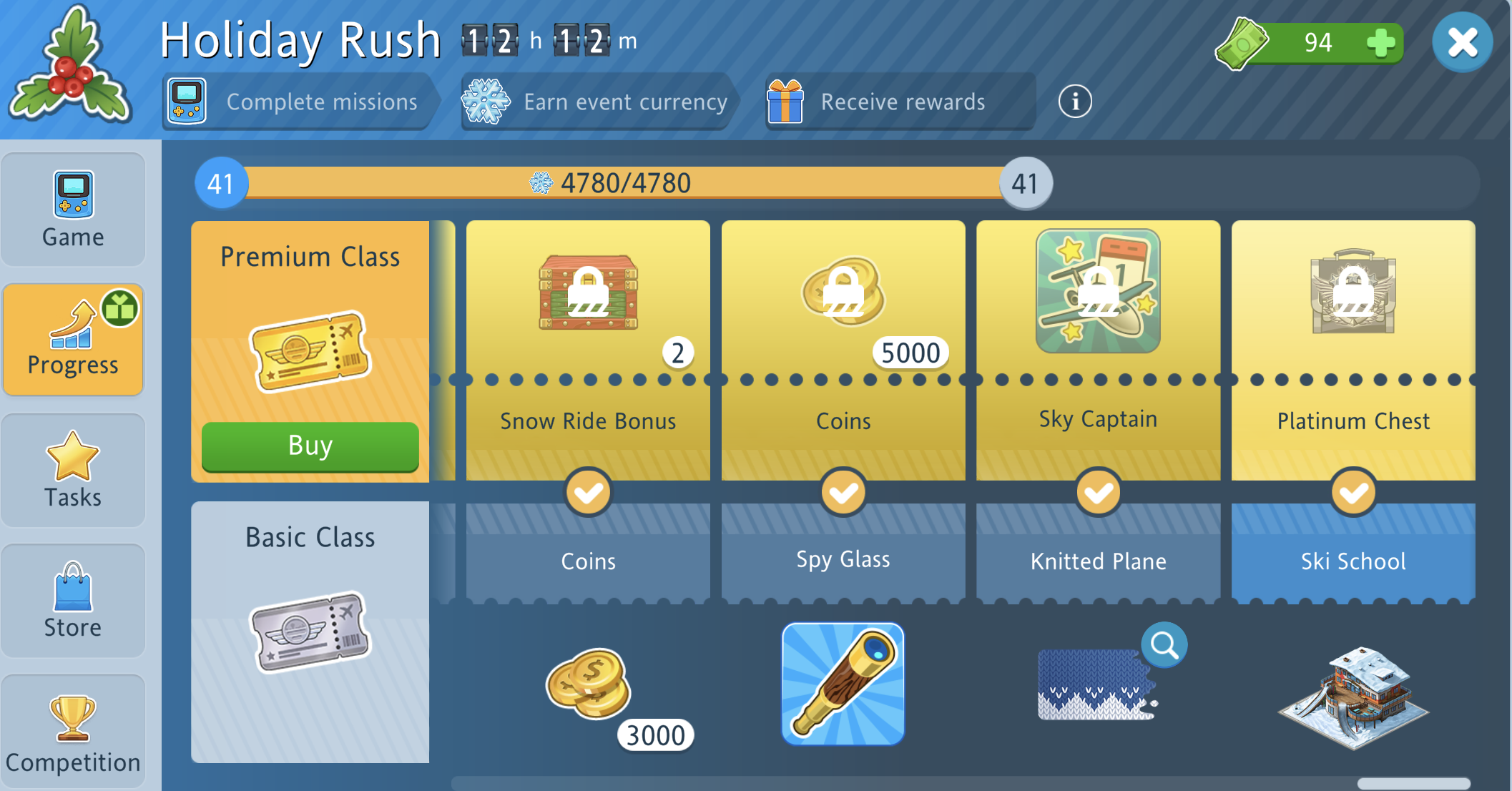Close the Holiday Rush window

1462,43
